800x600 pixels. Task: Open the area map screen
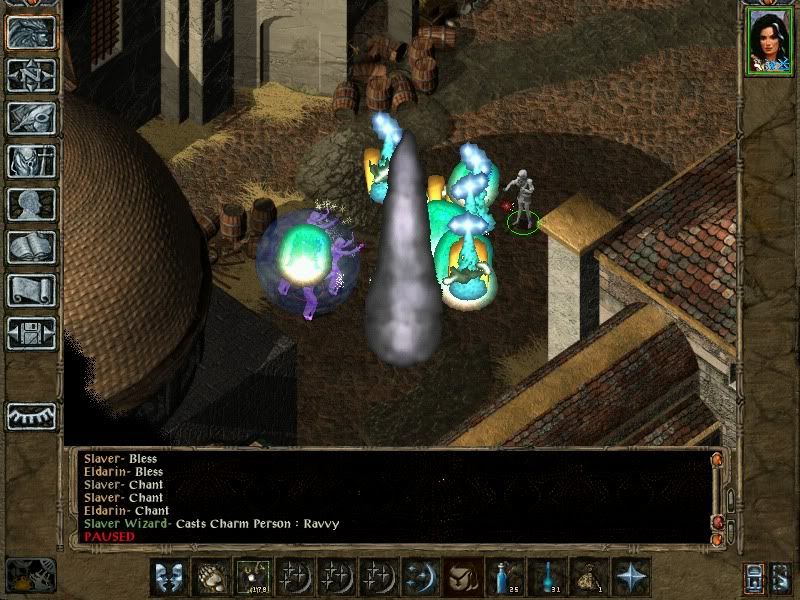pos(32,74)
